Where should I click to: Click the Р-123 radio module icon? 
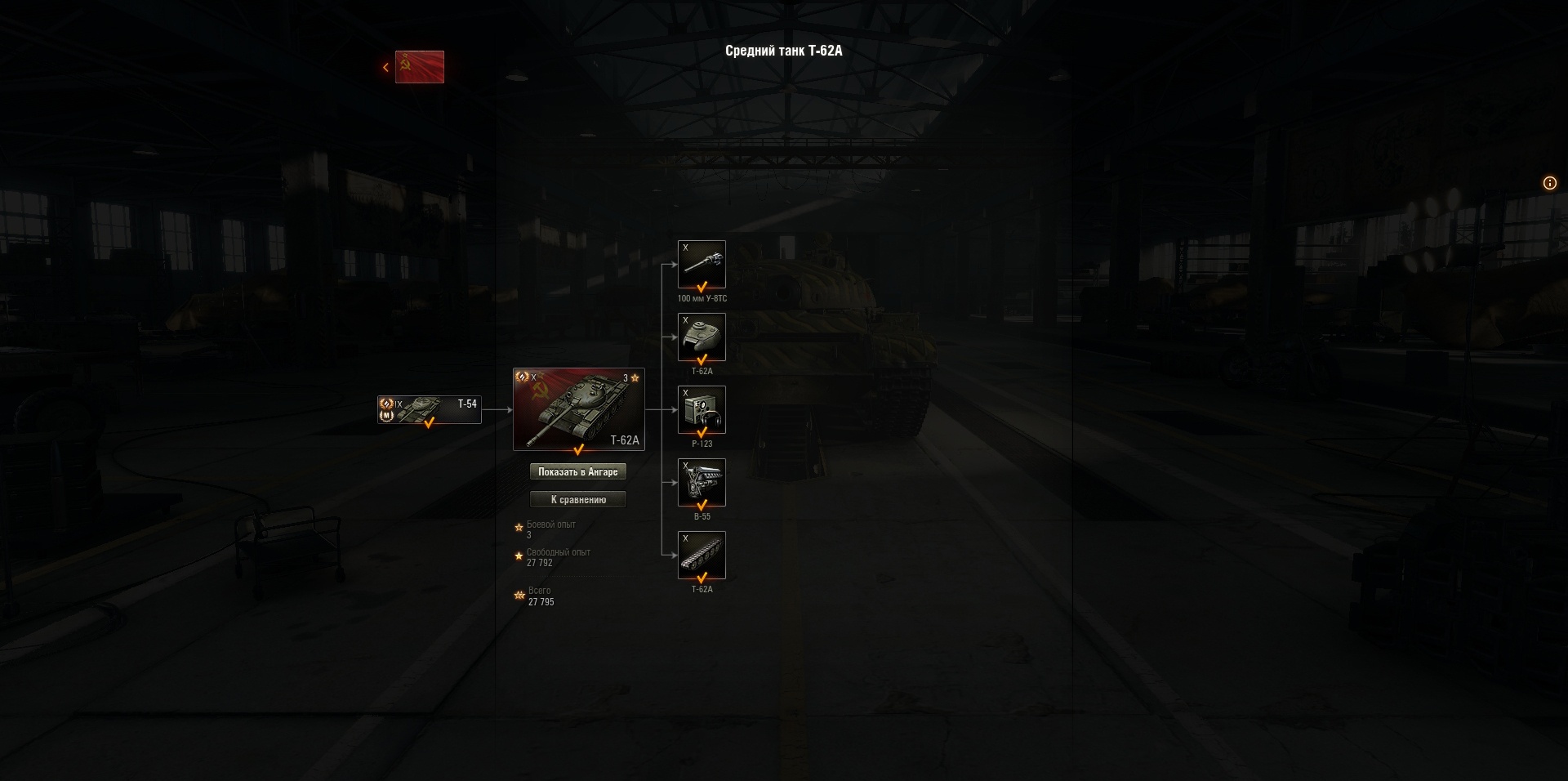[702, 409]
